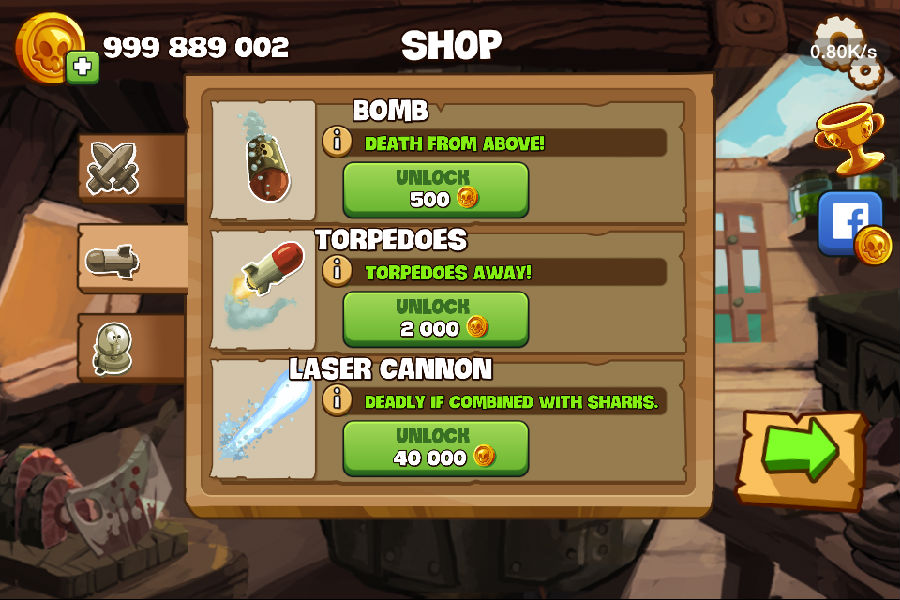Switch to the crossed swords shop tab
Viewport: 900px width, 600px height.
coord(111,167)
